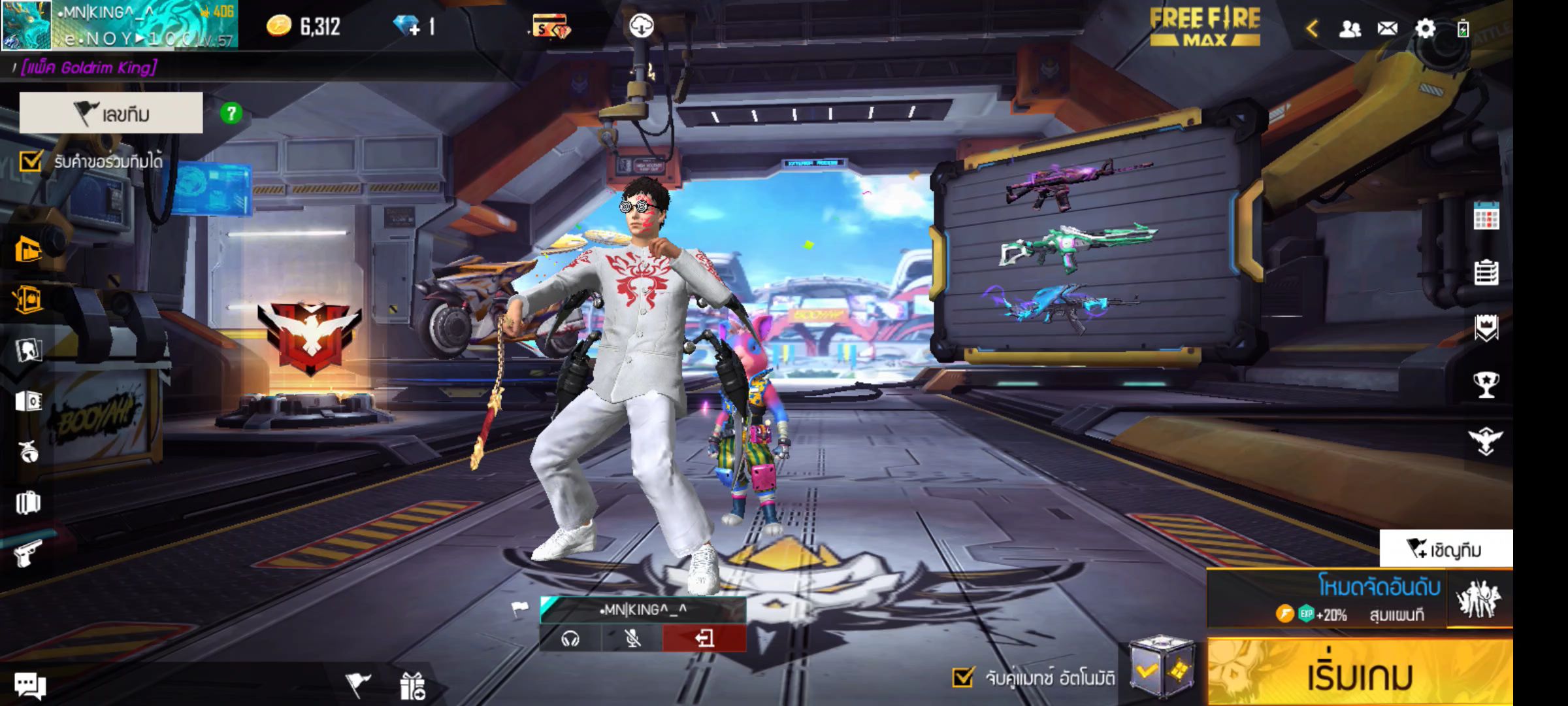Image resolution: width=1568 pixels, height=706 pixels.
Task: Leave the team with the red exit button
Action: coord(704,638)
